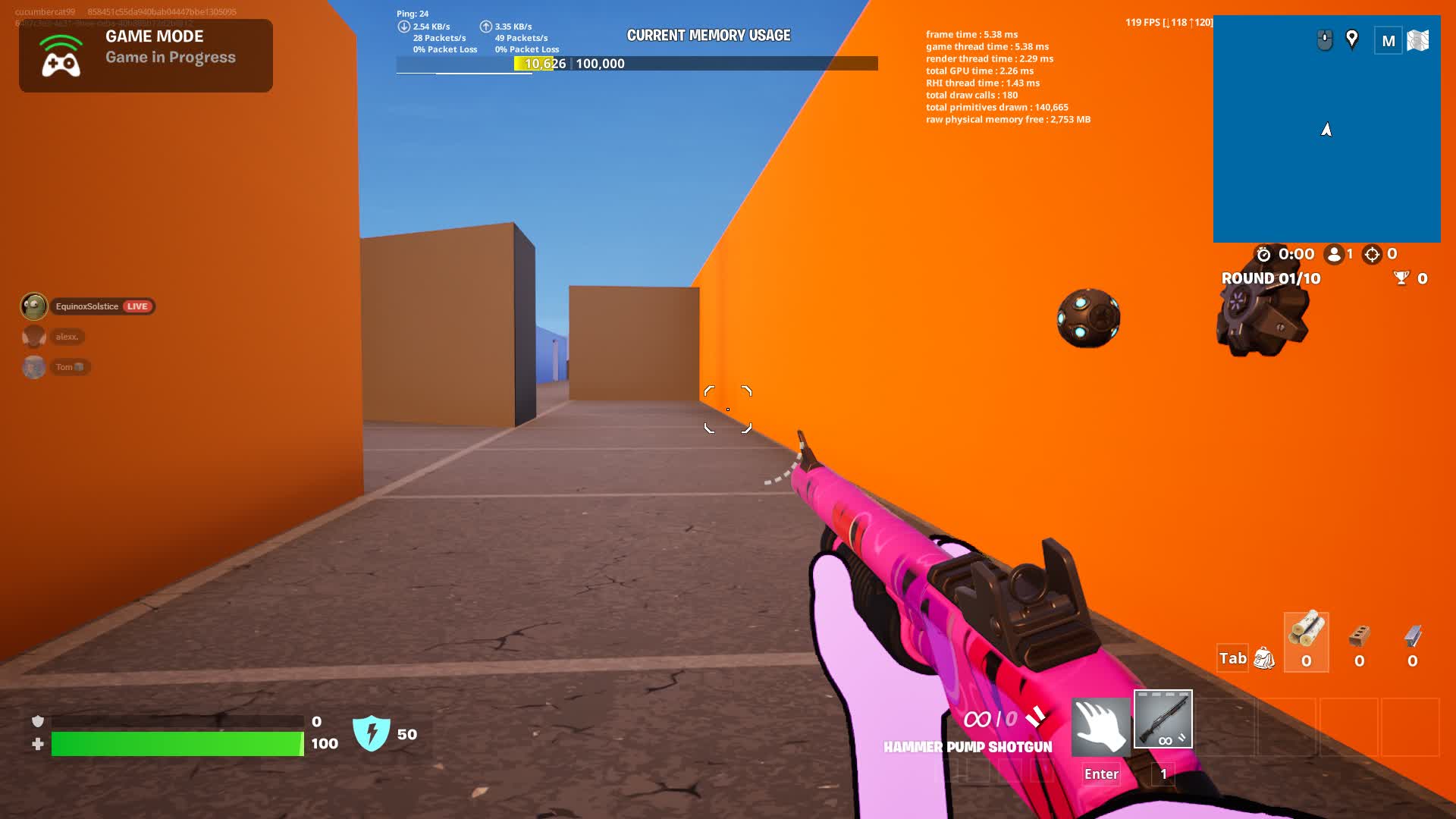
Task: Click the EquinoxSolstice LIVE badge
Action: 137,306
